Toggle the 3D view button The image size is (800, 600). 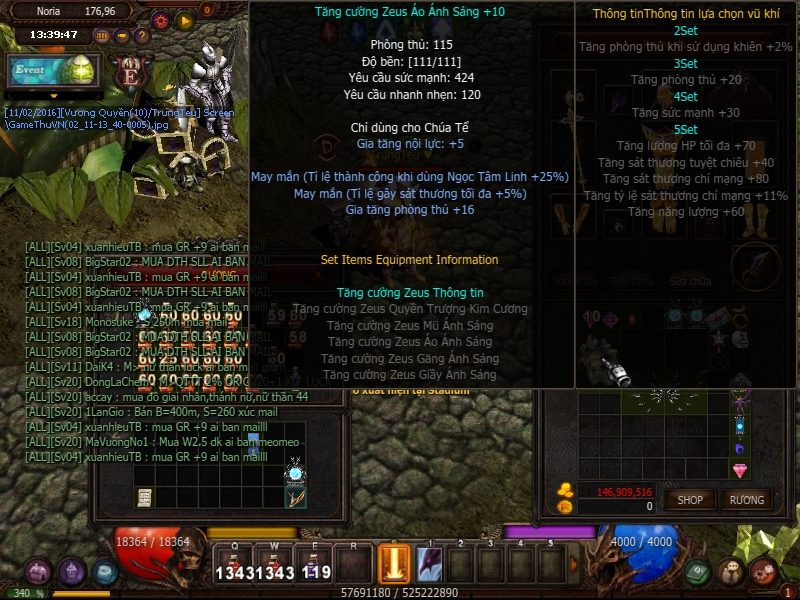(102, 35)
